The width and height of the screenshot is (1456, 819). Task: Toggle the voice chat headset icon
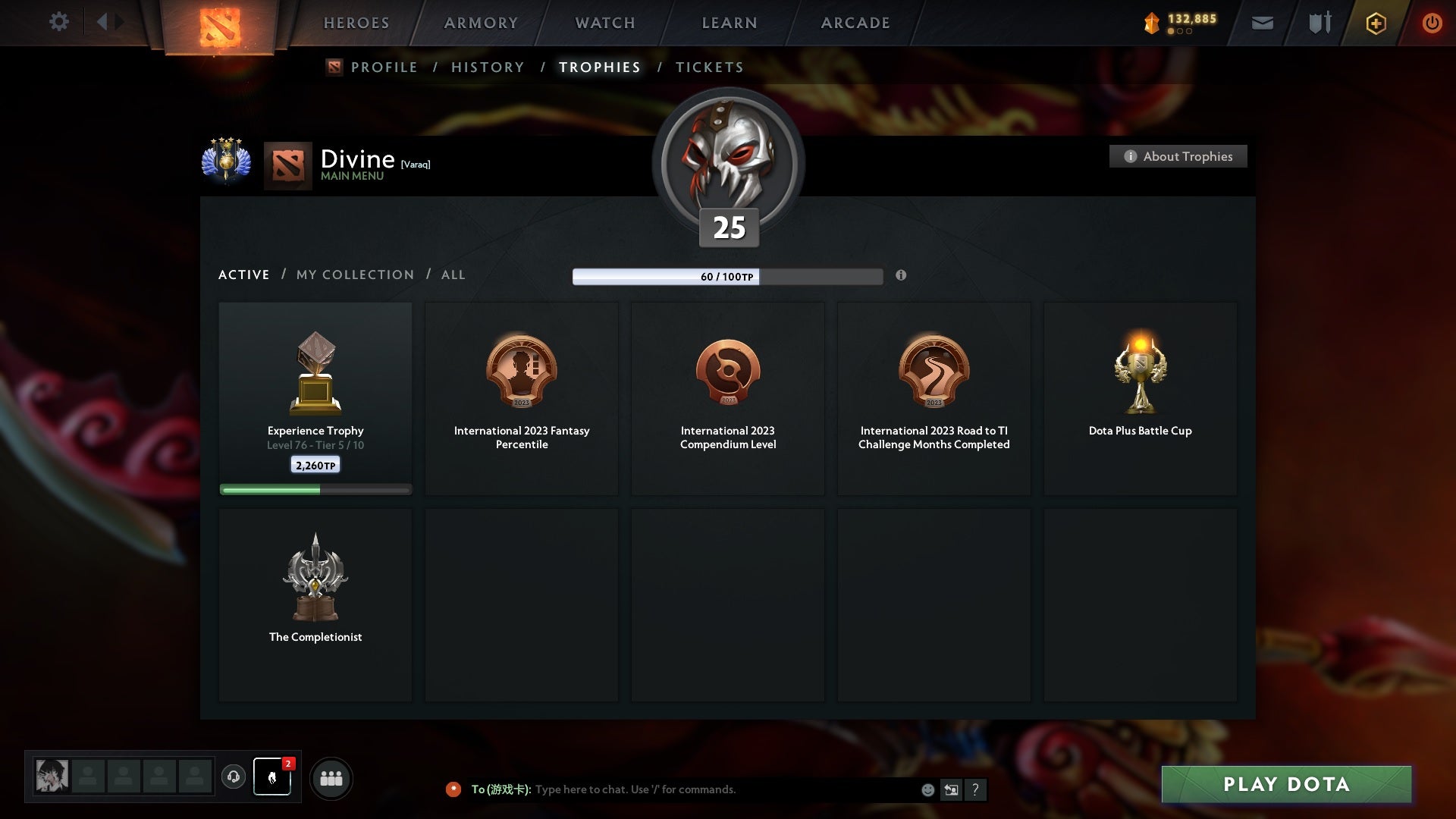pyautogui.click(x=234, y=778)
